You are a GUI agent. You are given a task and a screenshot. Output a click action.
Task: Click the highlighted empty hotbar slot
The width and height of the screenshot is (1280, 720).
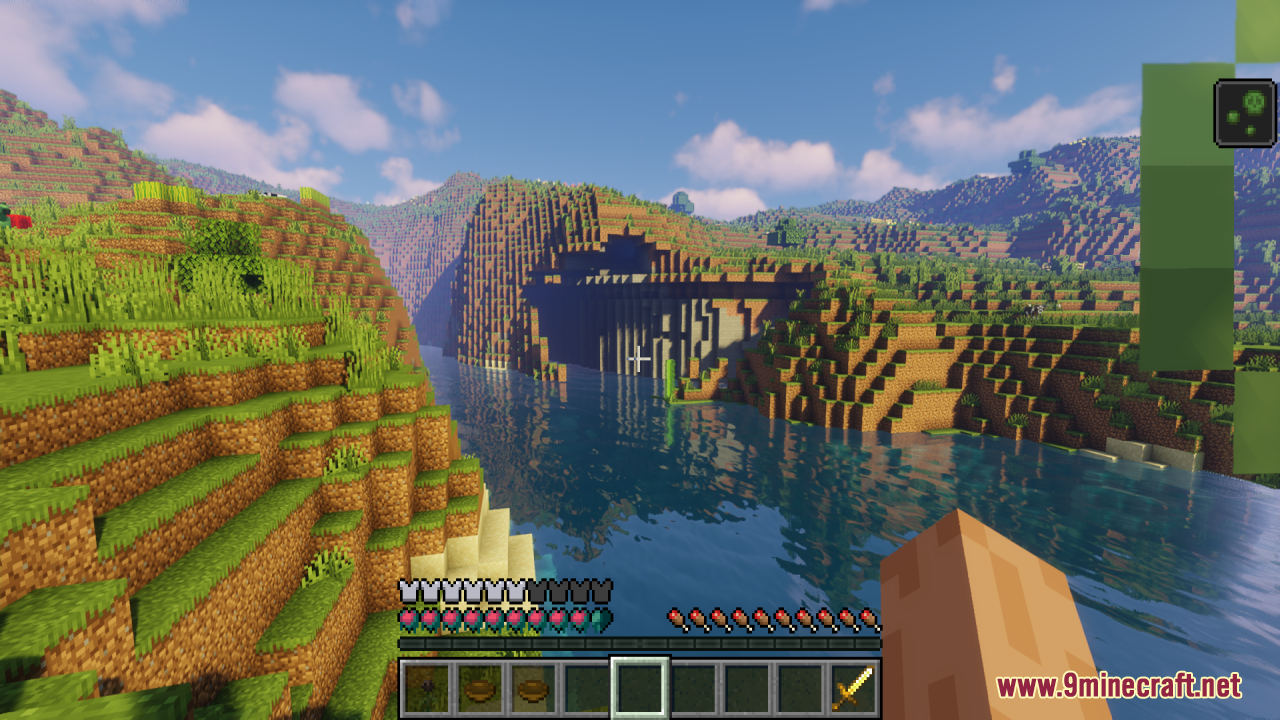640,688
